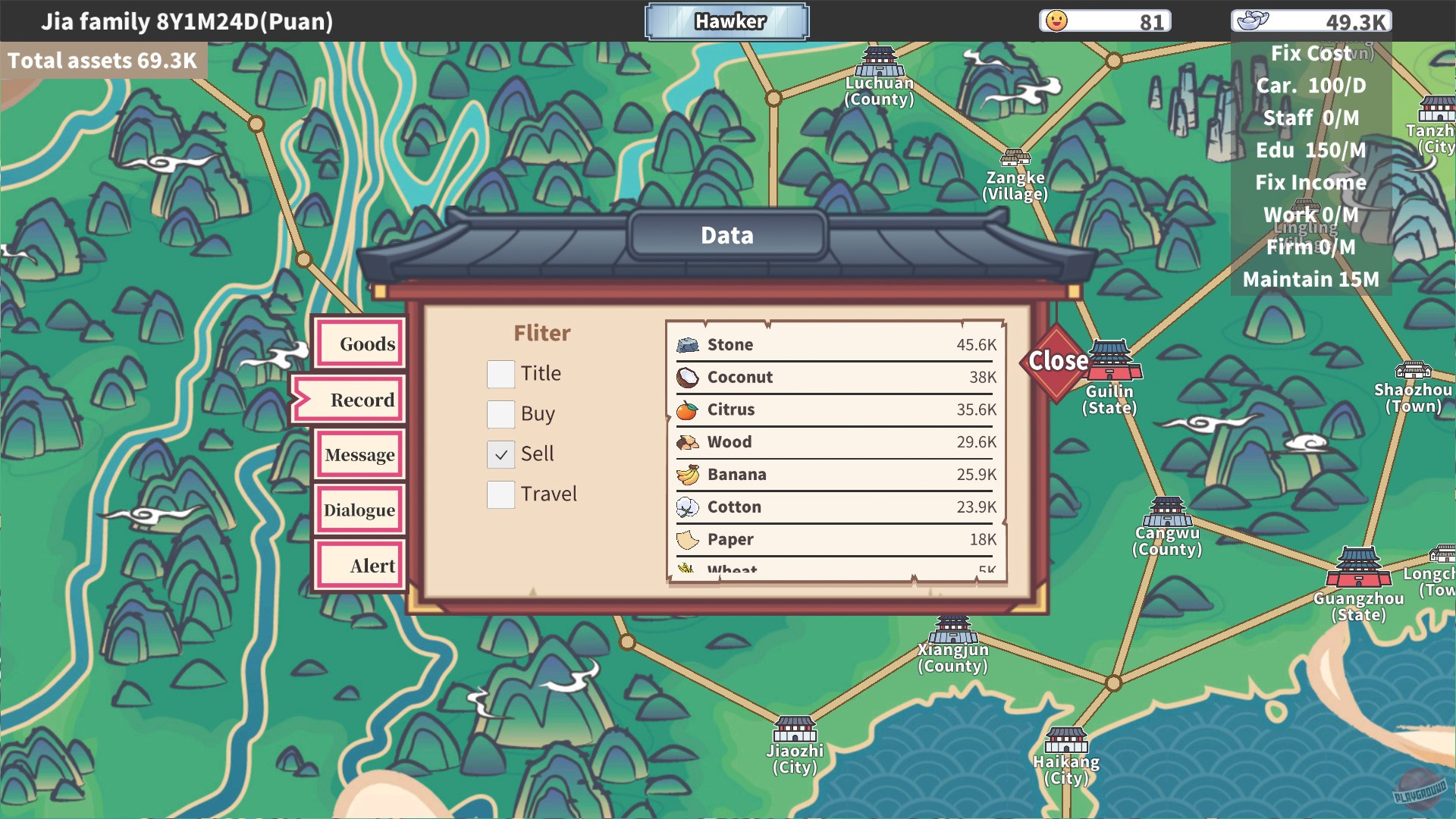
Task: Click the Stone commodity icon
Action: click(x=689, y=344)
